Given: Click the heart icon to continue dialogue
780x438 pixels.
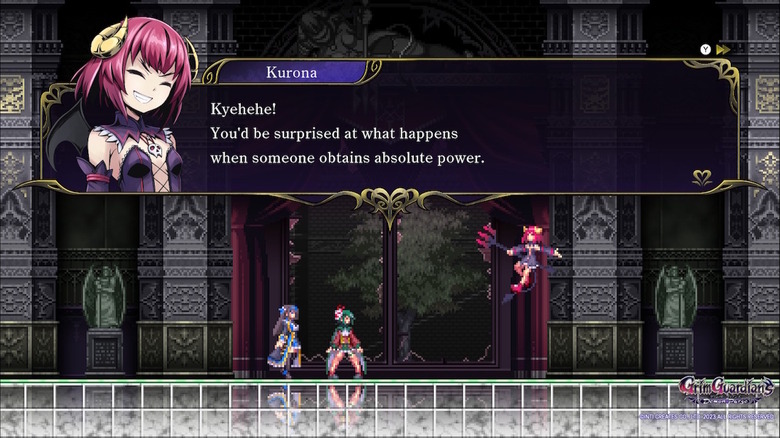Looking at the screenshot, I should tap(702, 178).
